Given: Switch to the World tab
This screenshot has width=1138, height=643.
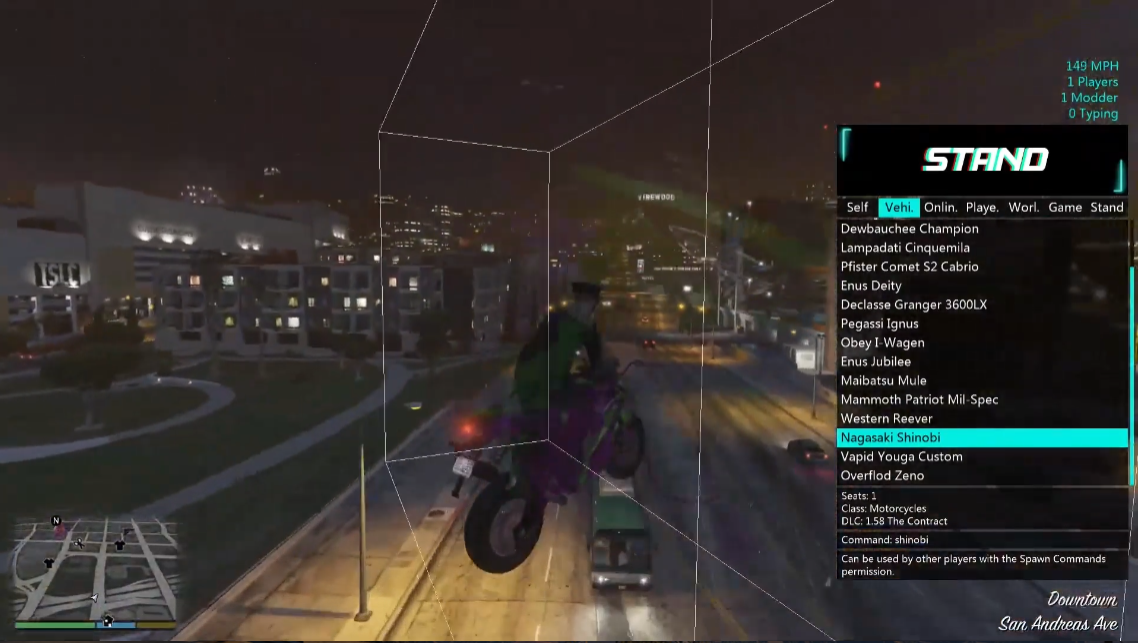Looking at the screenshot, I should tap(1023, 207).
